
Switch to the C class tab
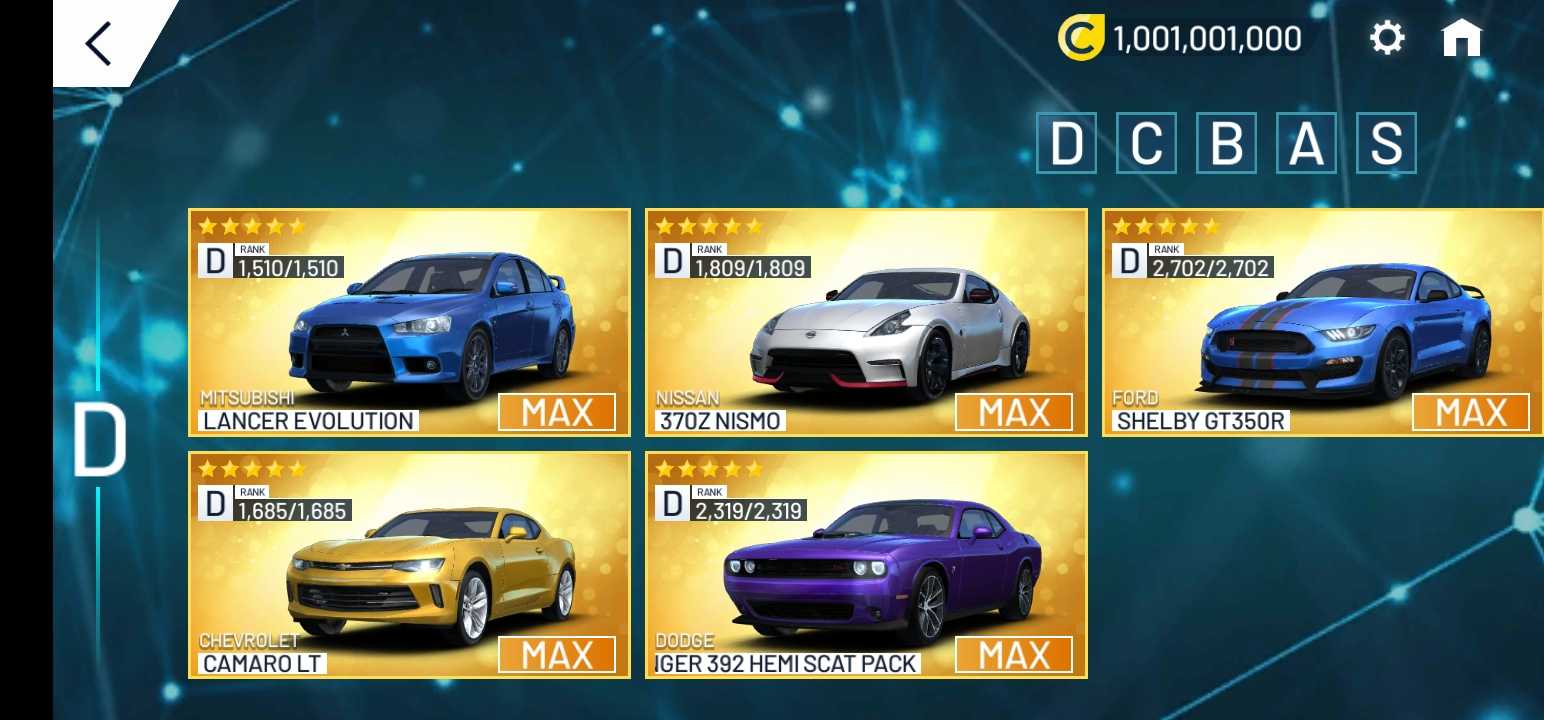pos(1146,143)
